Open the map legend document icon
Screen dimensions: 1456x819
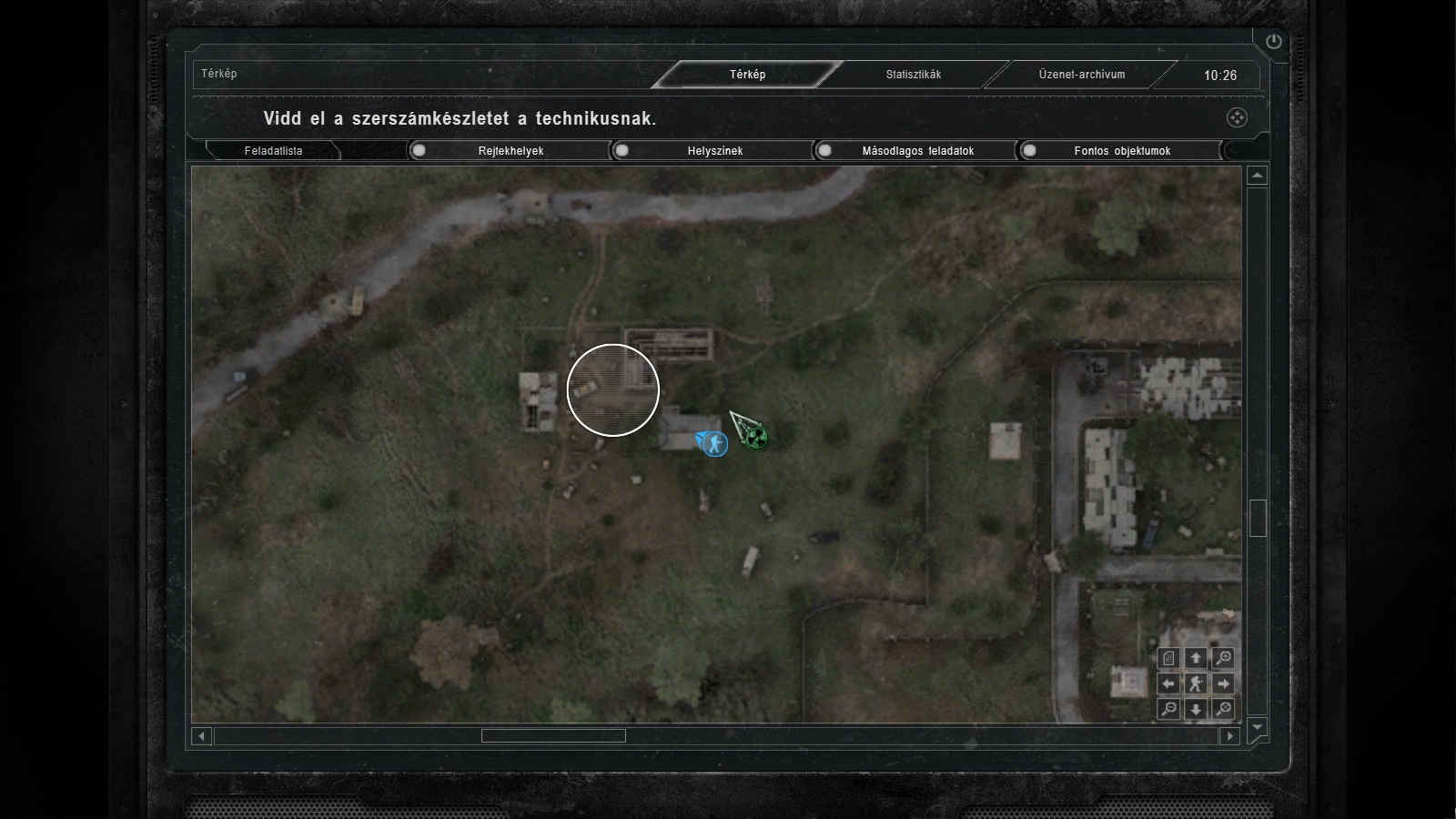1168,658
